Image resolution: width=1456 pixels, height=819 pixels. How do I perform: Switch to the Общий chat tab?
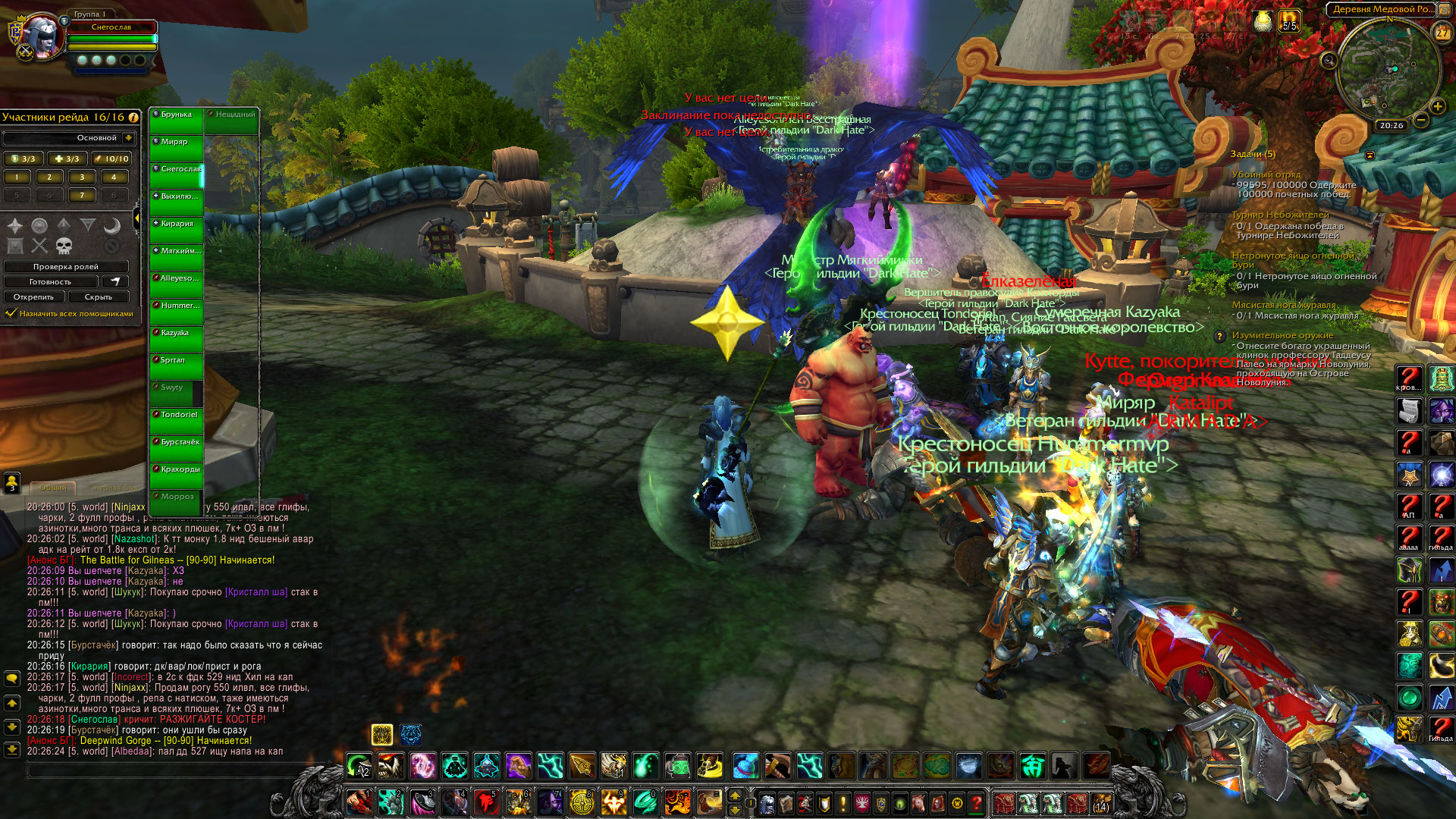[53, 488]
